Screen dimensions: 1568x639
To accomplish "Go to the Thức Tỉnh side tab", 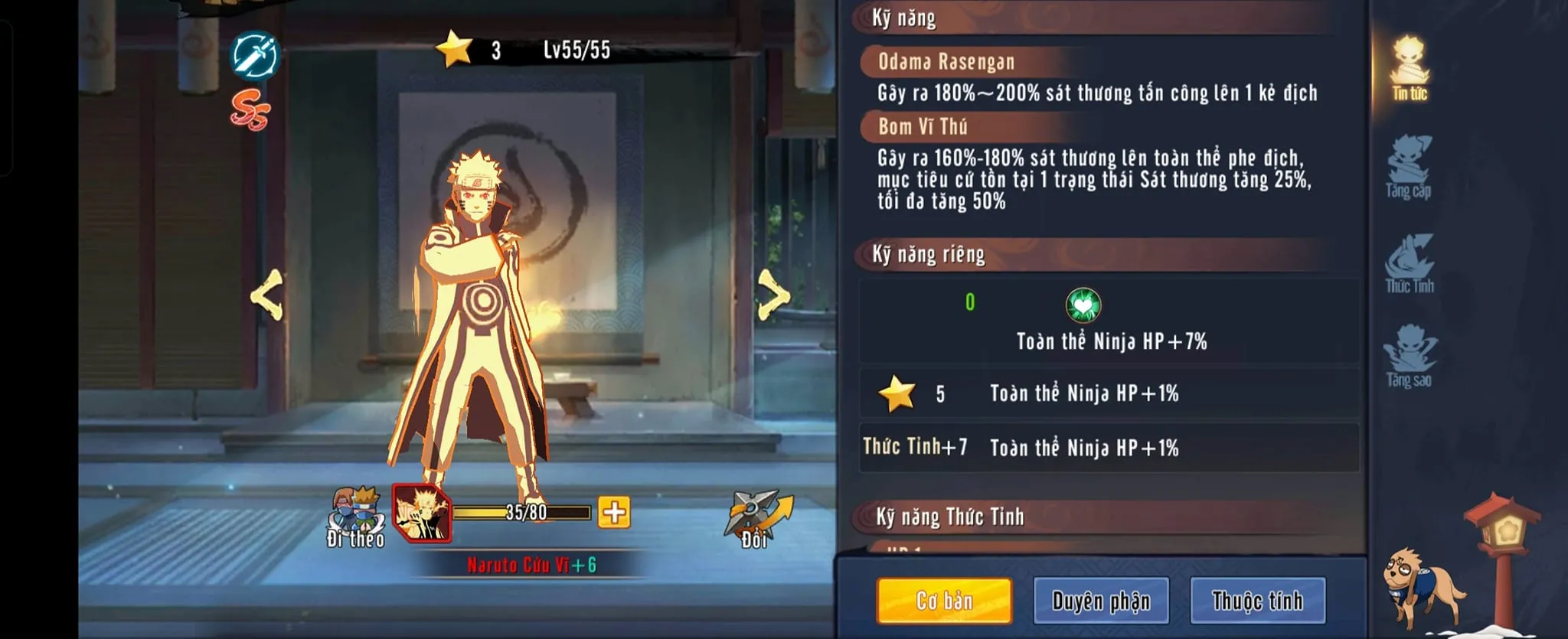I will [x=1410, y=264].
